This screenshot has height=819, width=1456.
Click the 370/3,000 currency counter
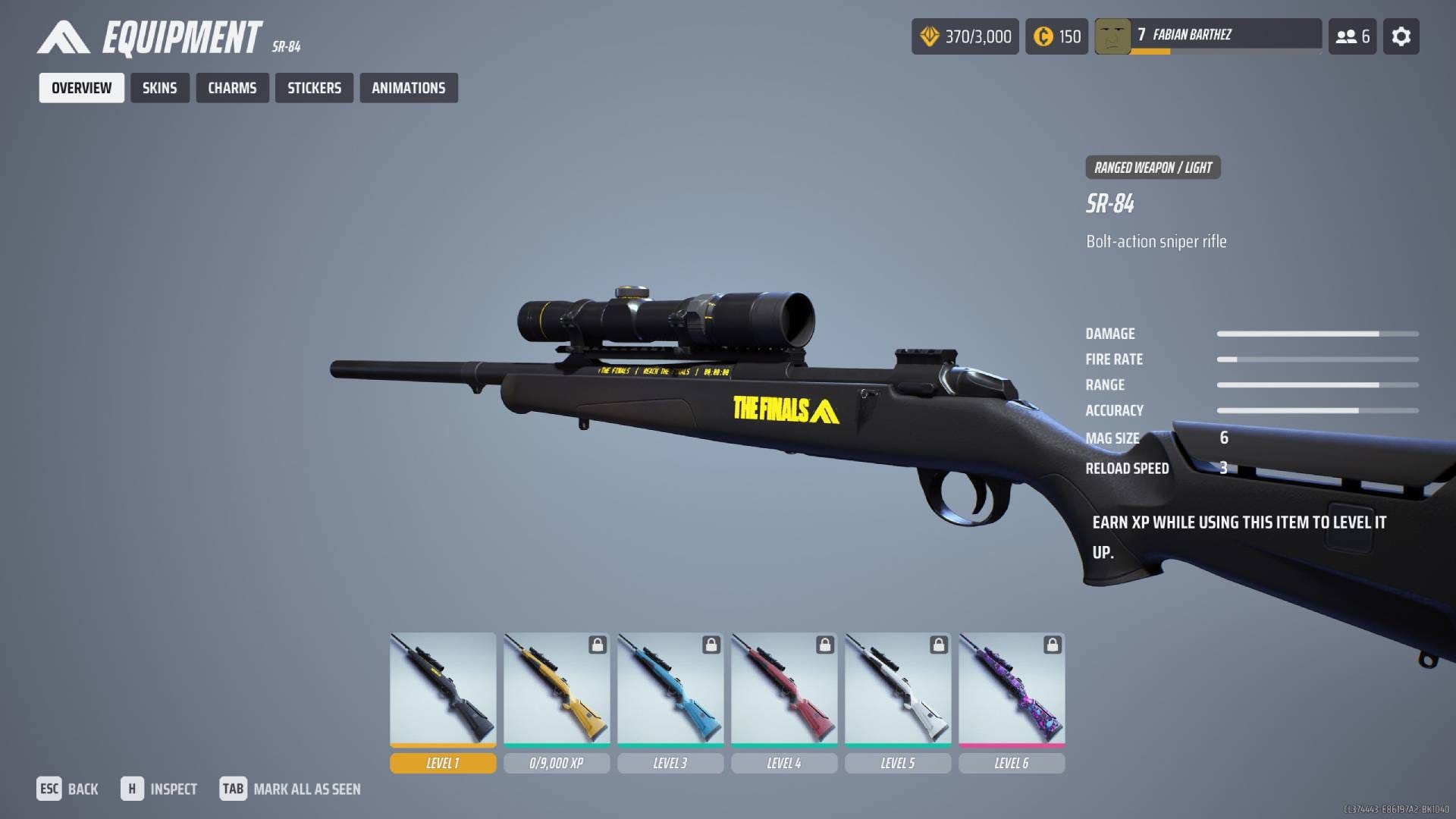coord(965,36)
